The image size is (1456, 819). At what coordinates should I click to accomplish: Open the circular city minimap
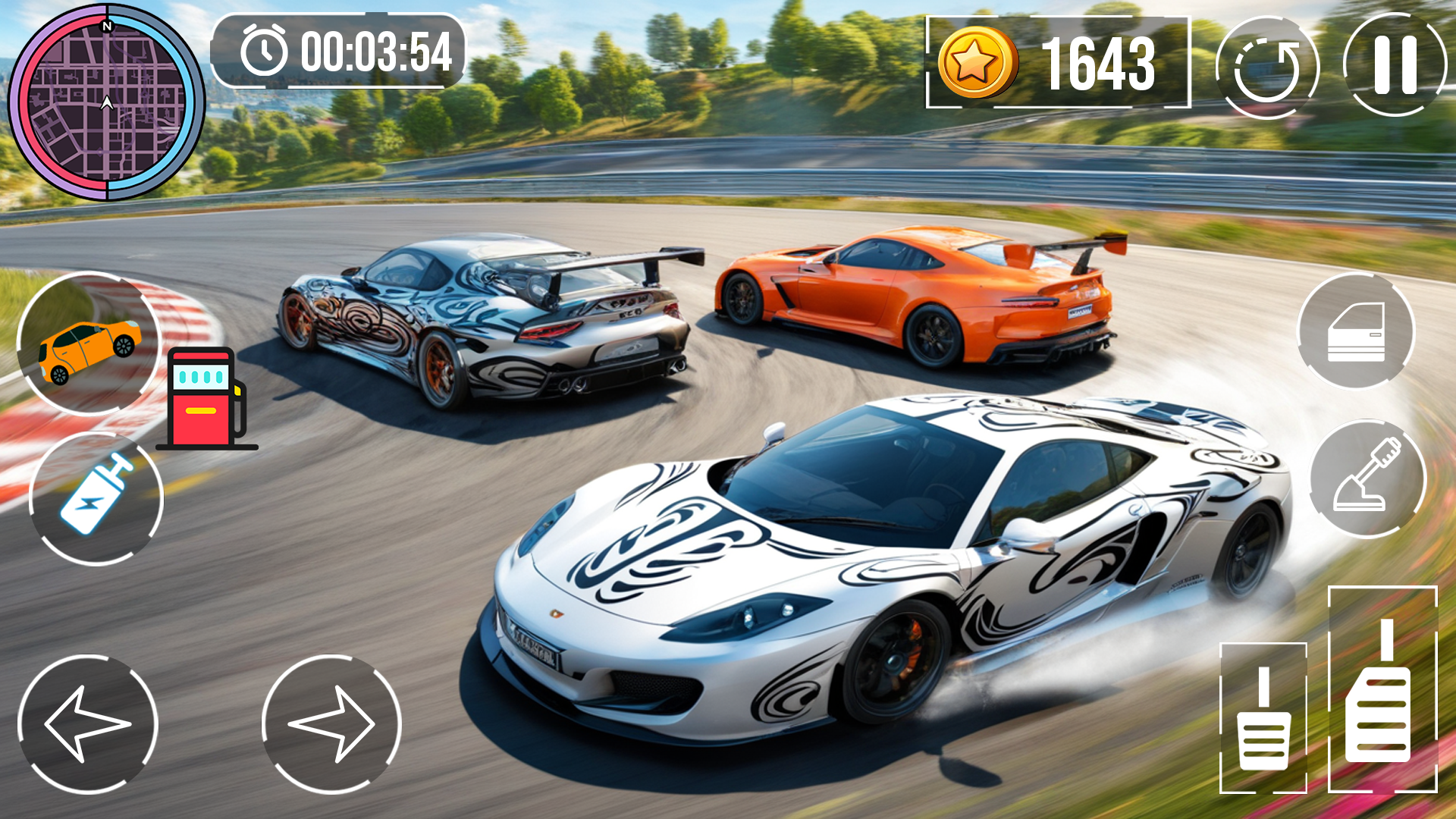106,102
